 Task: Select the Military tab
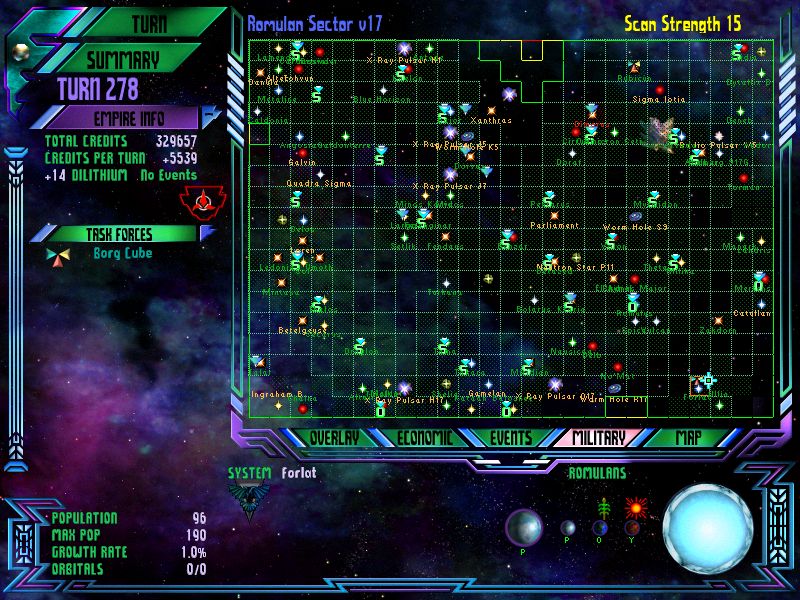(598, 438)
